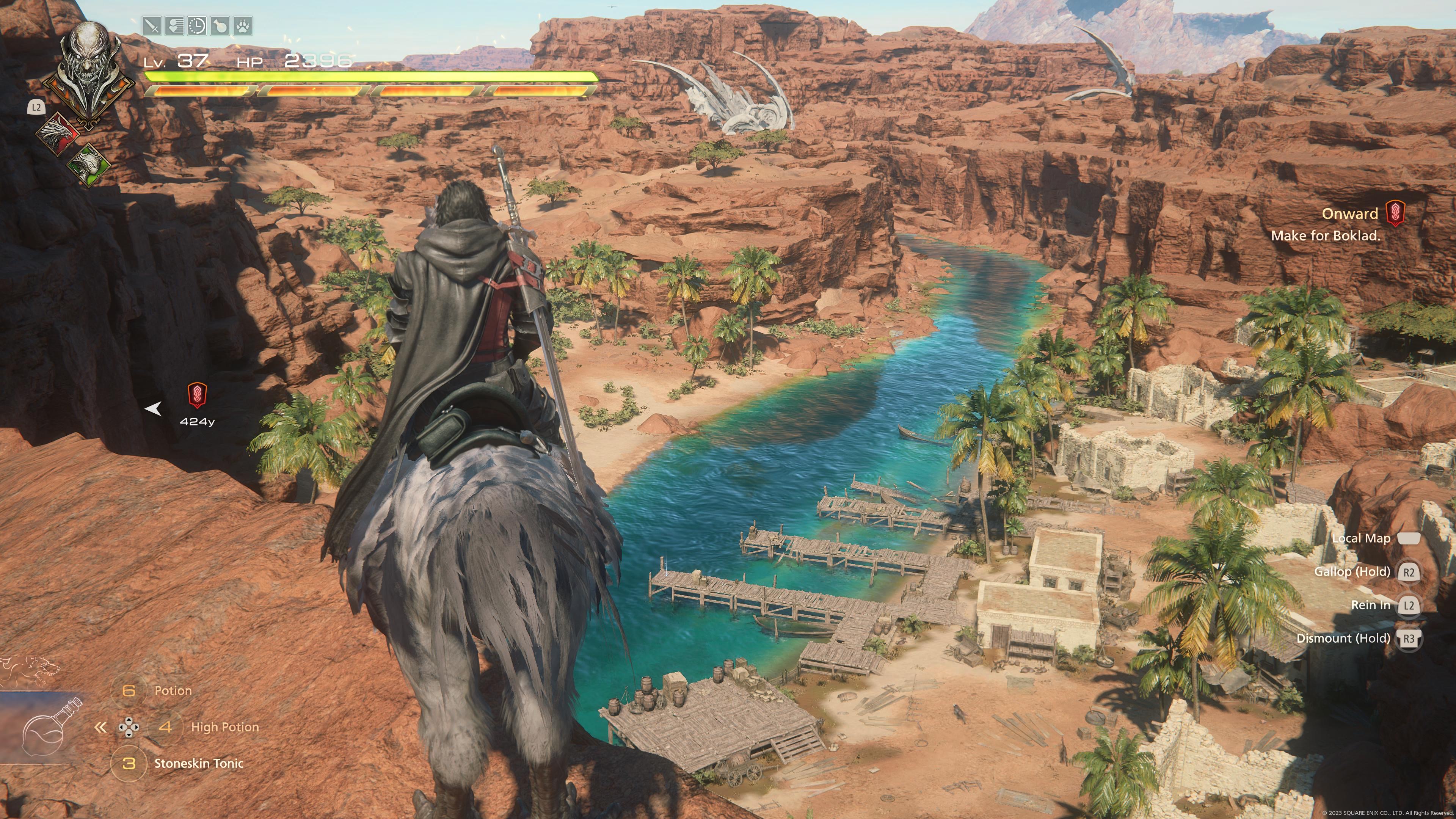The width and height of the screenshot is (1456, 819).
Task: Click the double-chevron shortcut arrow
Action: [x=100, y=728]
